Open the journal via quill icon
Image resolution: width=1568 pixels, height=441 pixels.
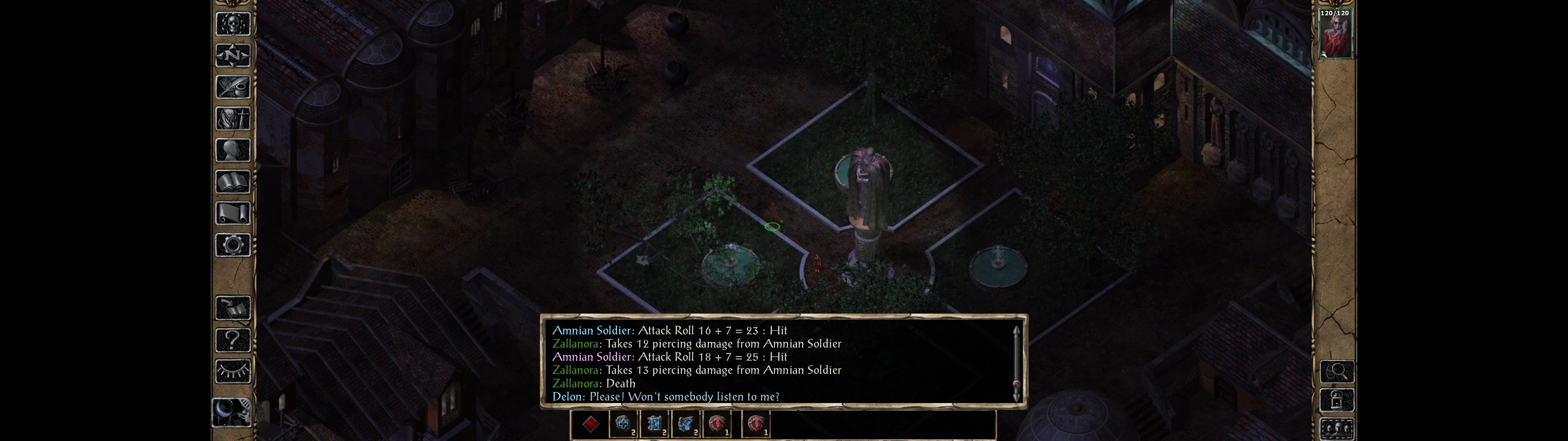click(232, 87)
